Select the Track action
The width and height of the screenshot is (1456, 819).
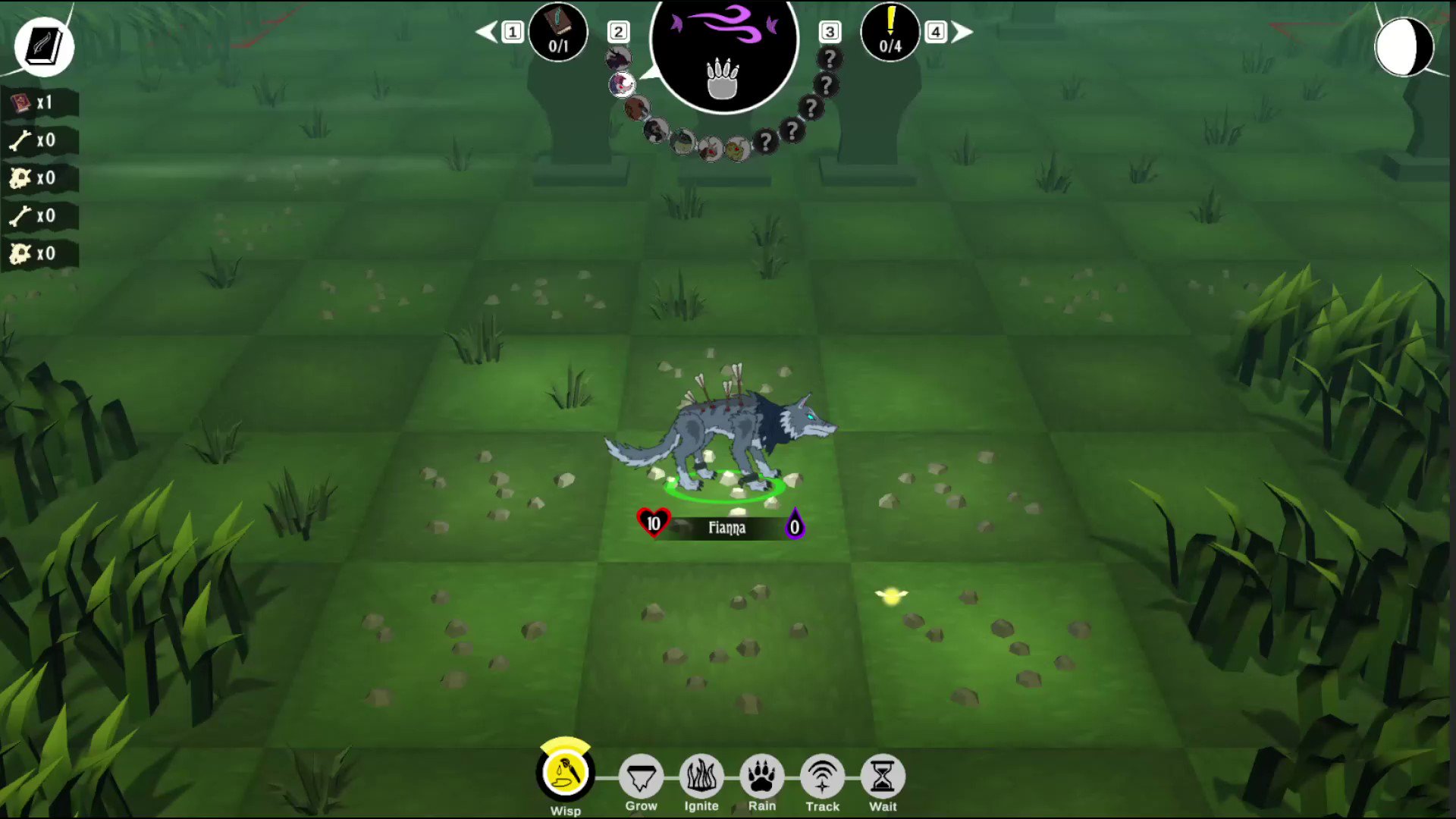pos(822,776)
